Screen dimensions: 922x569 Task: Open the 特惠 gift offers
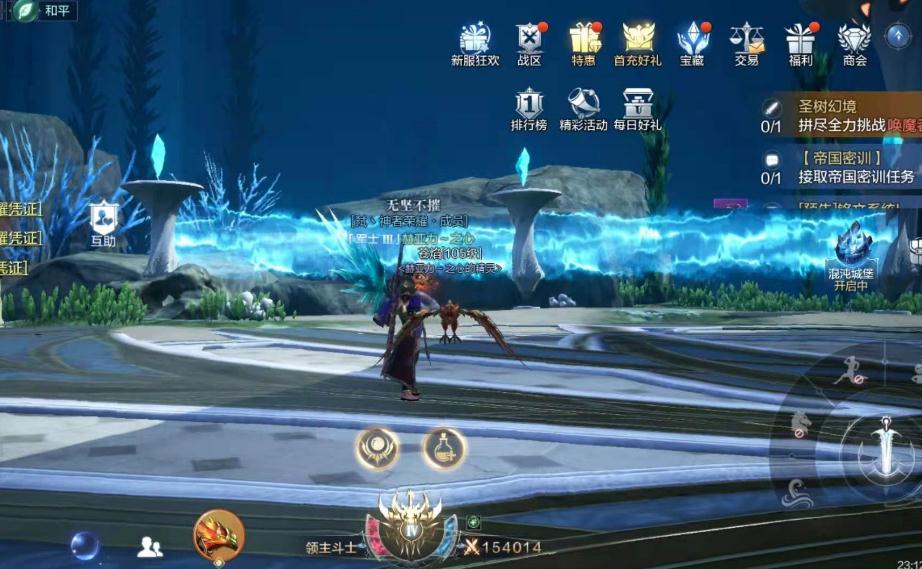click(584, 40)
